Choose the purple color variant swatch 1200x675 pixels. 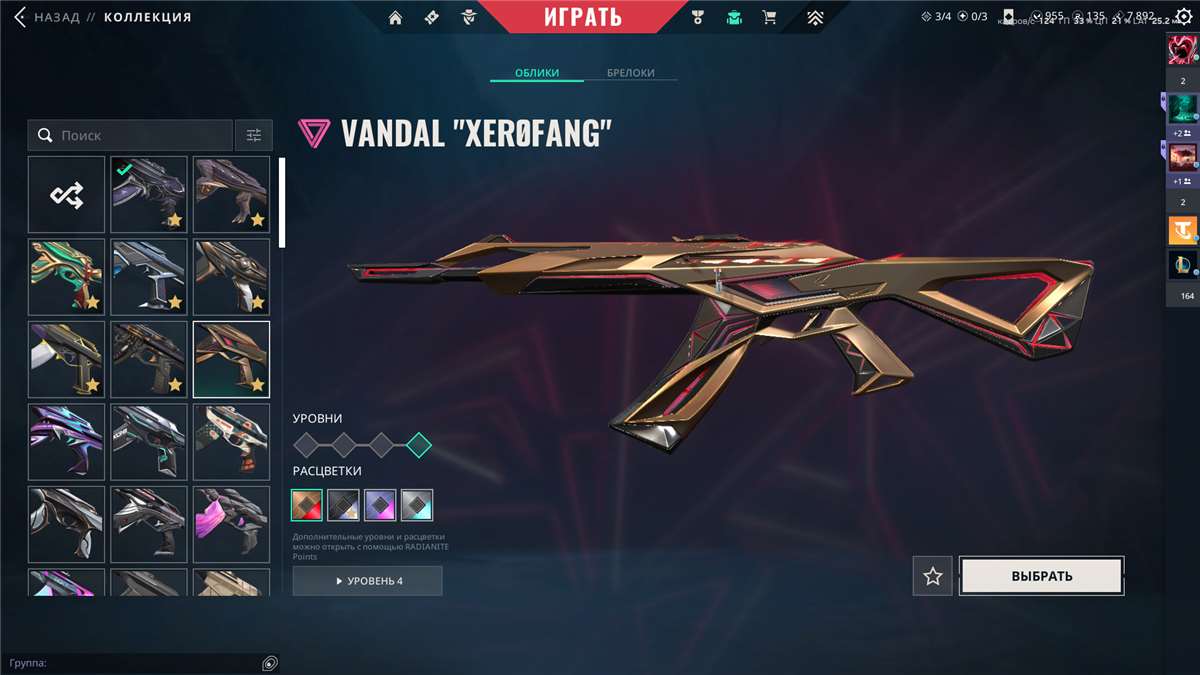coord(380,505)
